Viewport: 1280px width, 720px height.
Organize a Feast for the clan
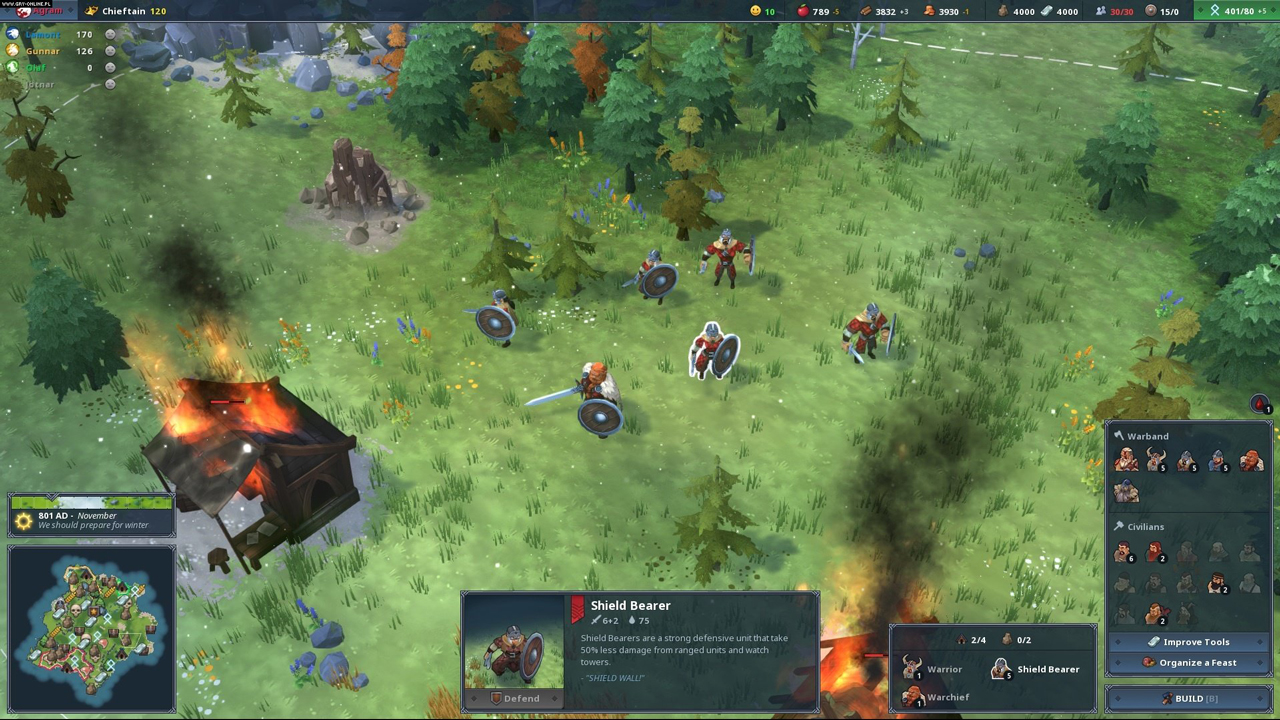pyautogui.click(x=1188, y=662)
